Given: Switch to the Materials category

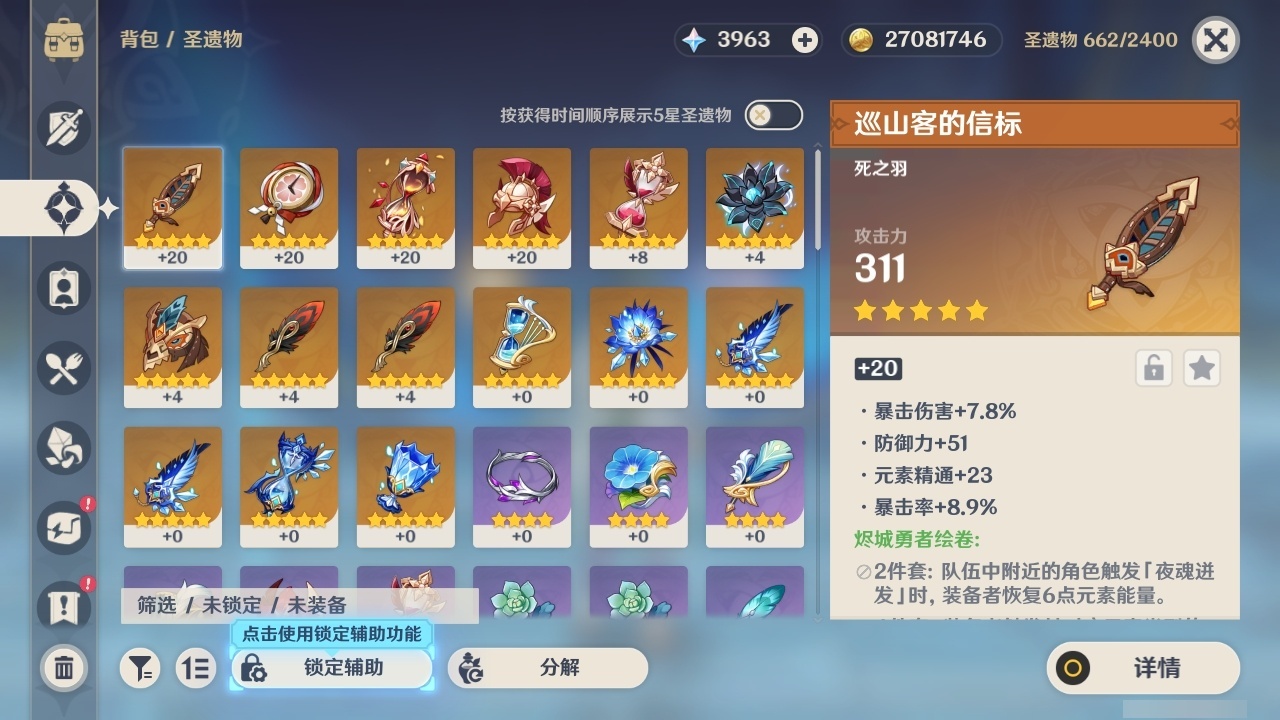Looking at the screenshot, I should tap(64, 448).
